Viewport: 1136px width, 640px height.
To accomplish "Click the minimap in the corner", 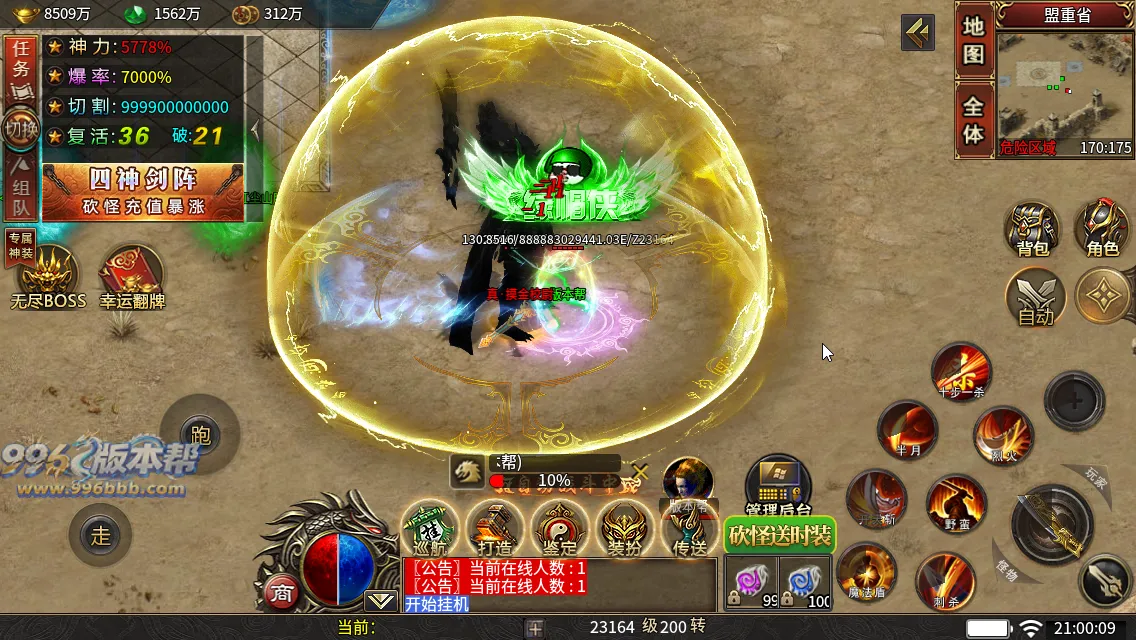I will pos(1065,90).
